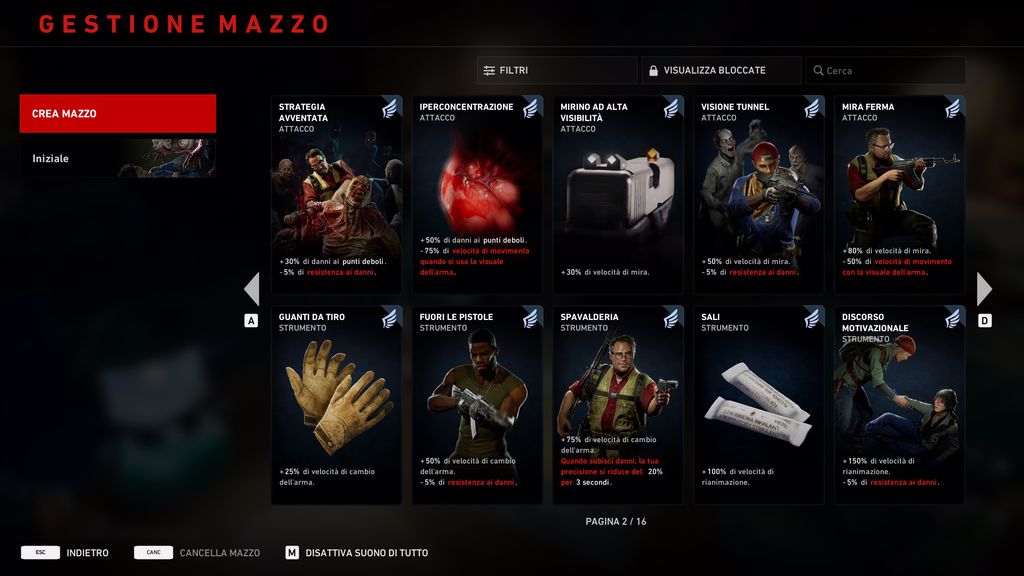This screenshot has height=576, width=1024.
Task: Select the Strategia Avventata card
Action: tap(336, 194)
